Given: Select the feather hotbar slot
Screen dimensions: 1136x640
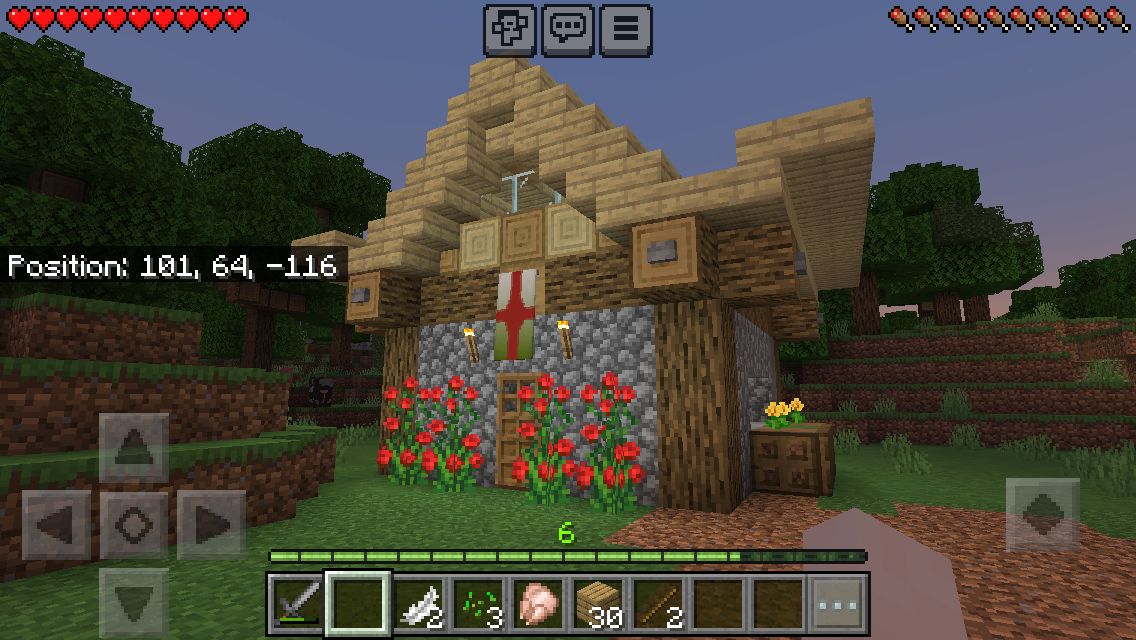Looking at the screenshot, I should point(418,604).
